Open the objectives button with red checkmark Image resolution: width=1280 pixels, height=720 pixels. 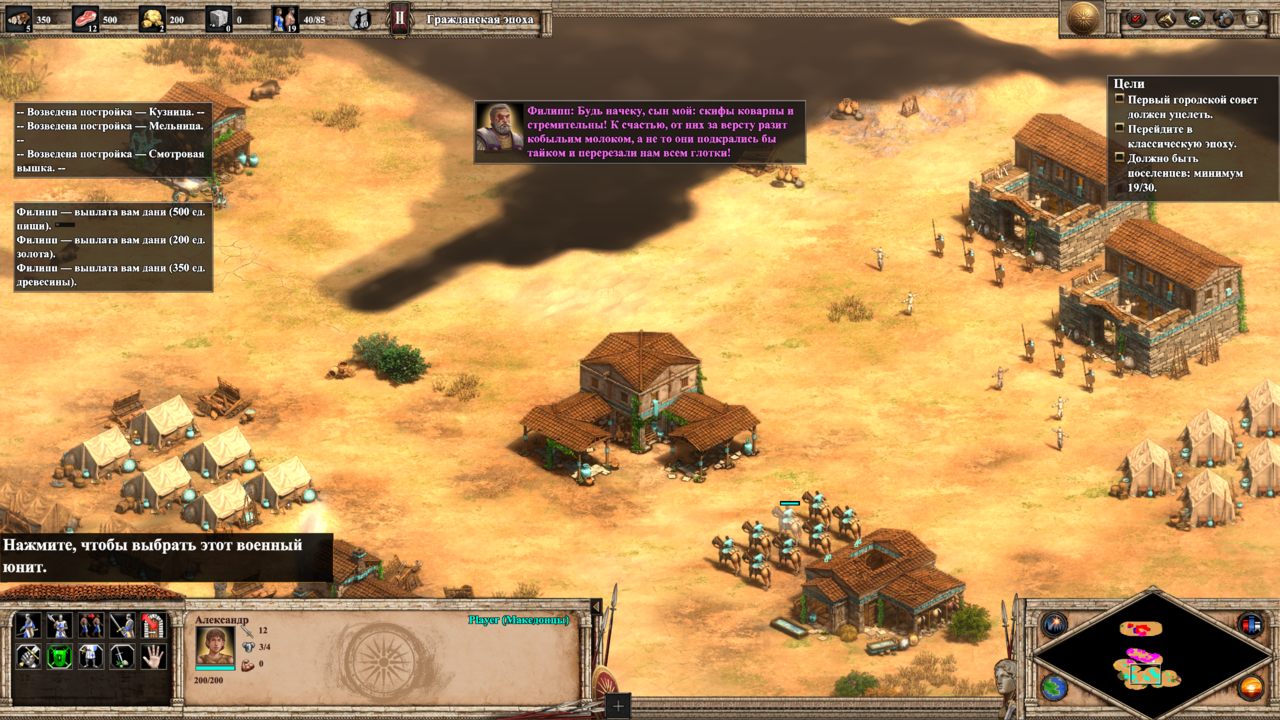(x=1136, y=17)
